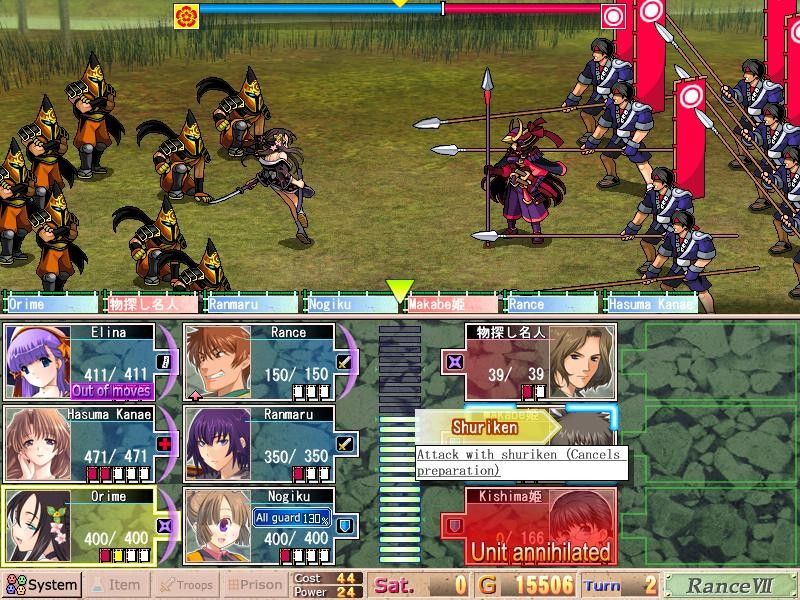
Task: Click Hasuma Kanae in the turn order bar
Action: tap(652, 304)
